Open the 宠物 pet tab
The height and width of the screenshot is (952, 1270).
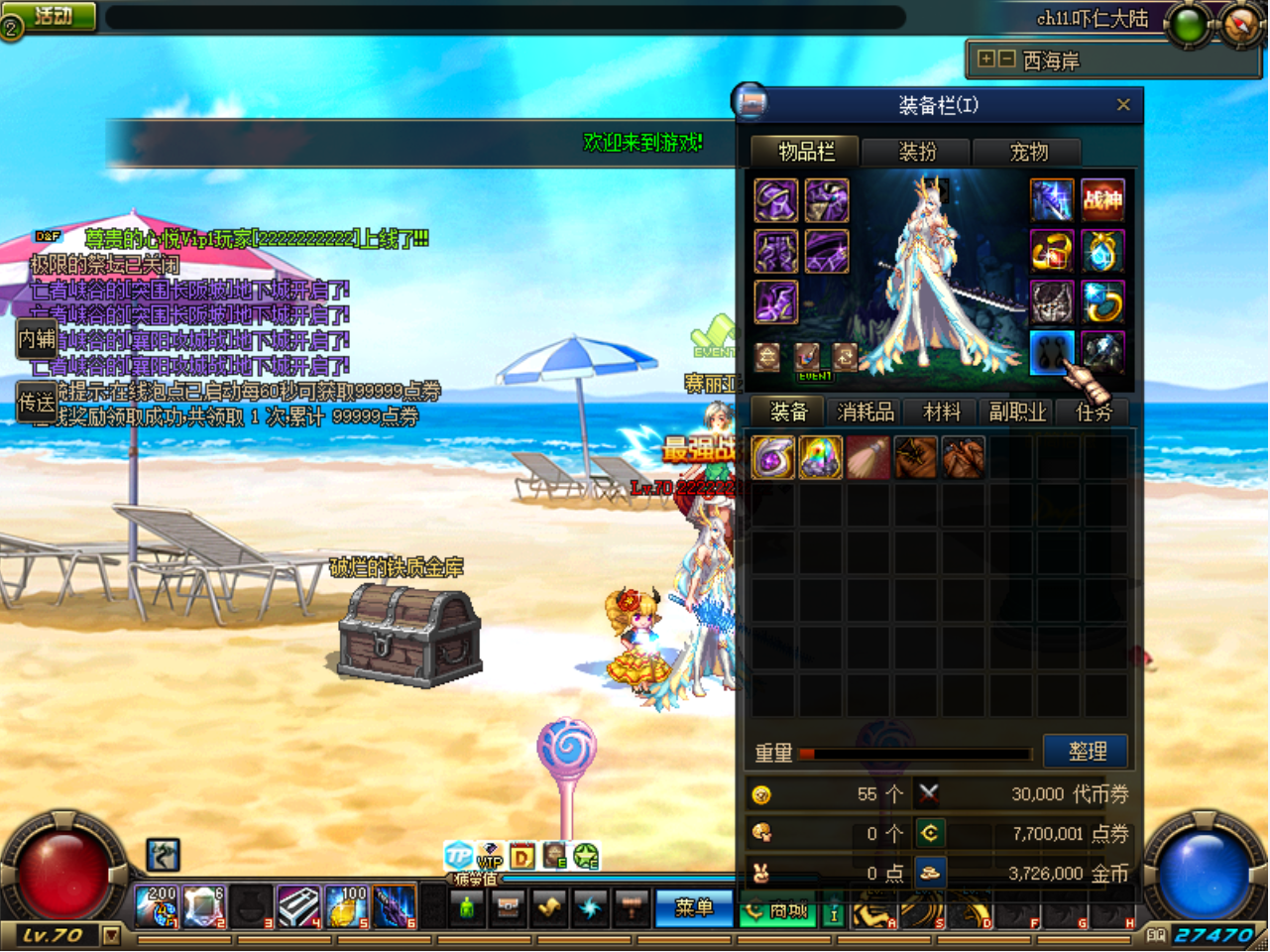(x=1028, y=152)
